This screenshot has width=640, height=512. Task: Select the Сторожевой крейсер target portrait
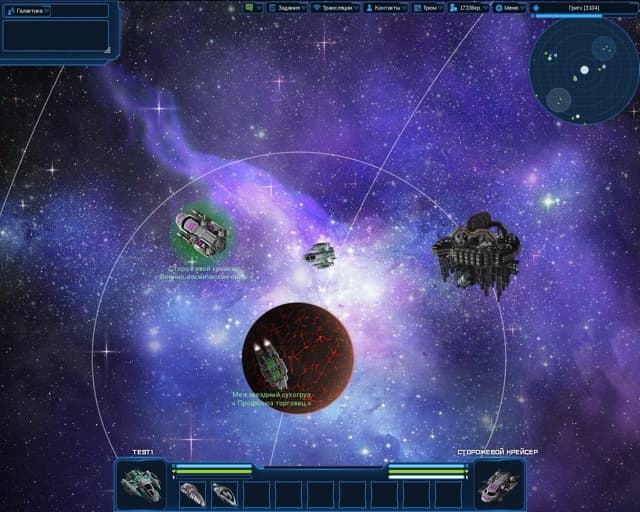pyautogui.click(x=498, y=484)
